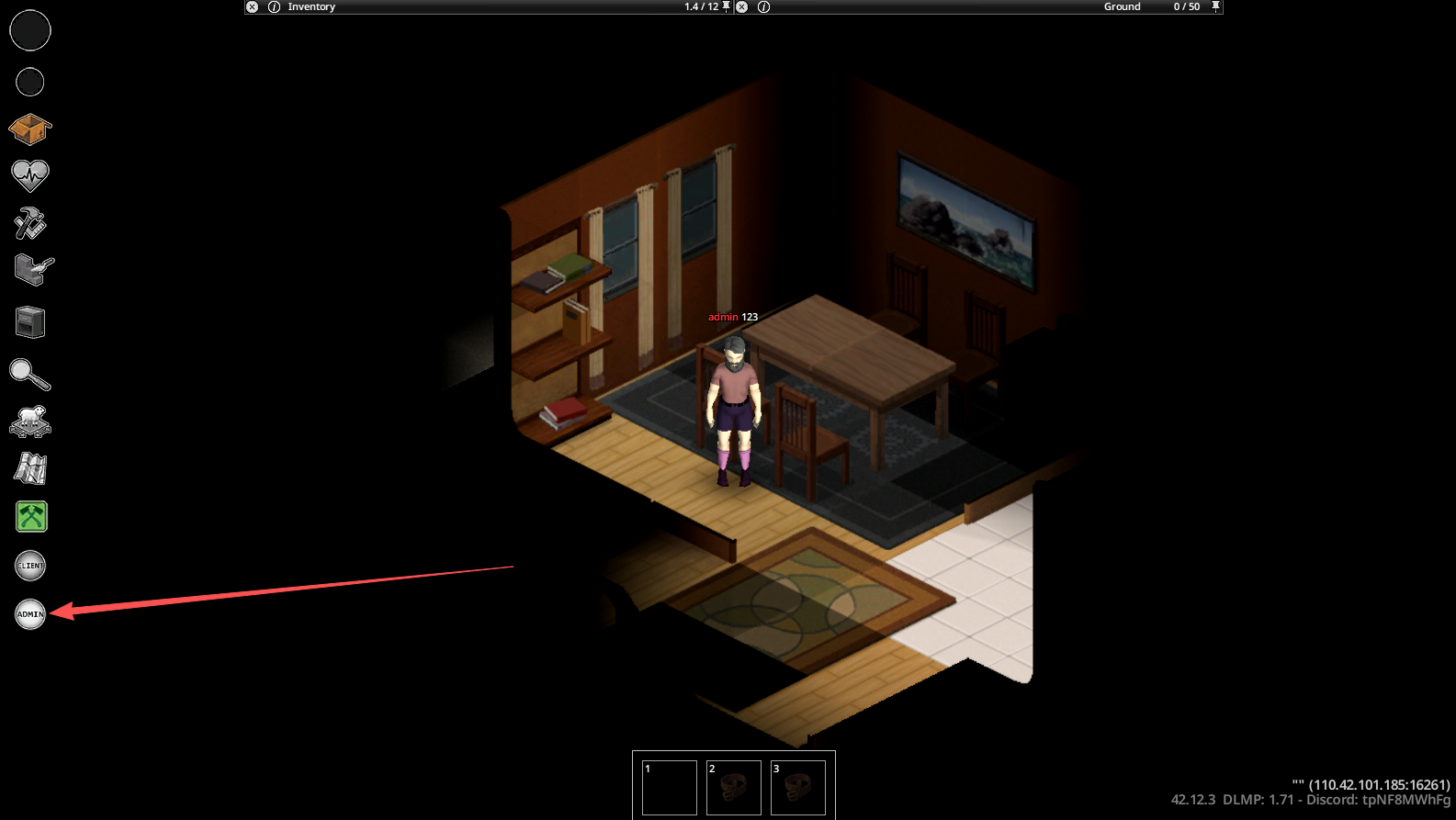Close the Ground loot window

[741, 6]
